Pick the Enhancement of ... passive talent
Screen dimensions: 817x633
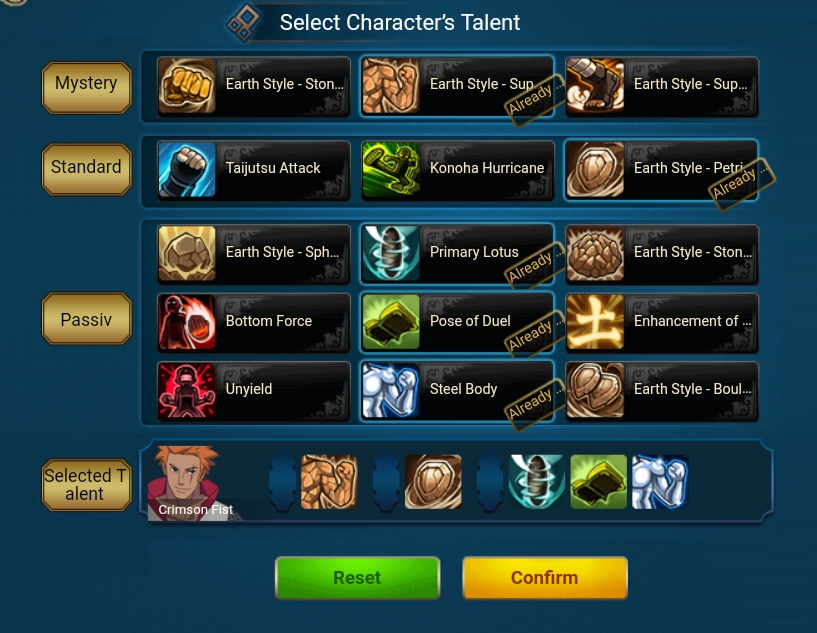[x=661, y=321]
